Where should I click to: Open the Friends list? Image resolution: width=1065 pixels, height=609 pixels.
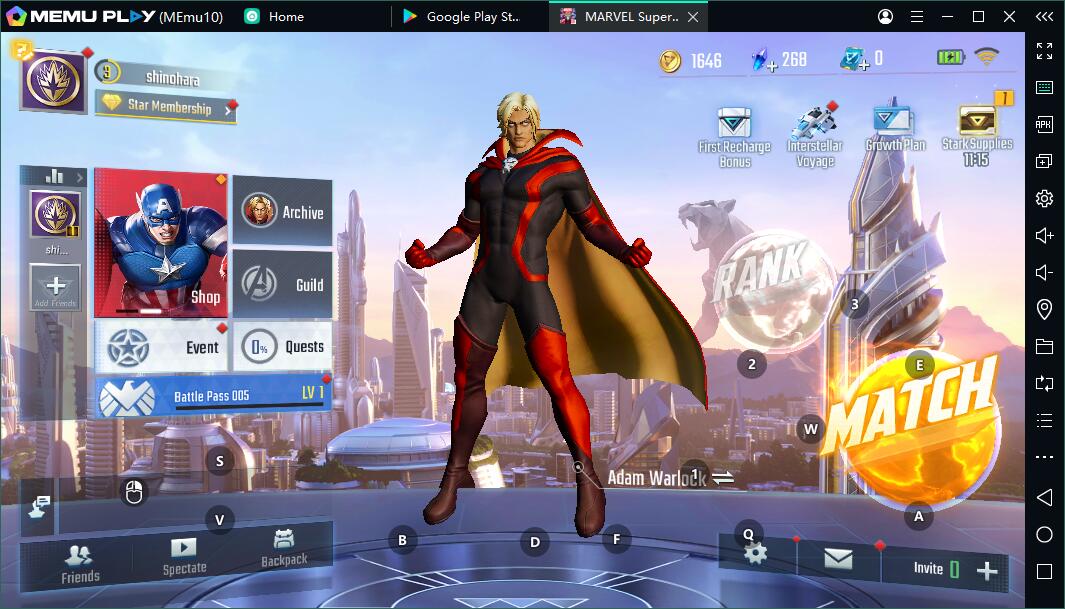(80, 562)
